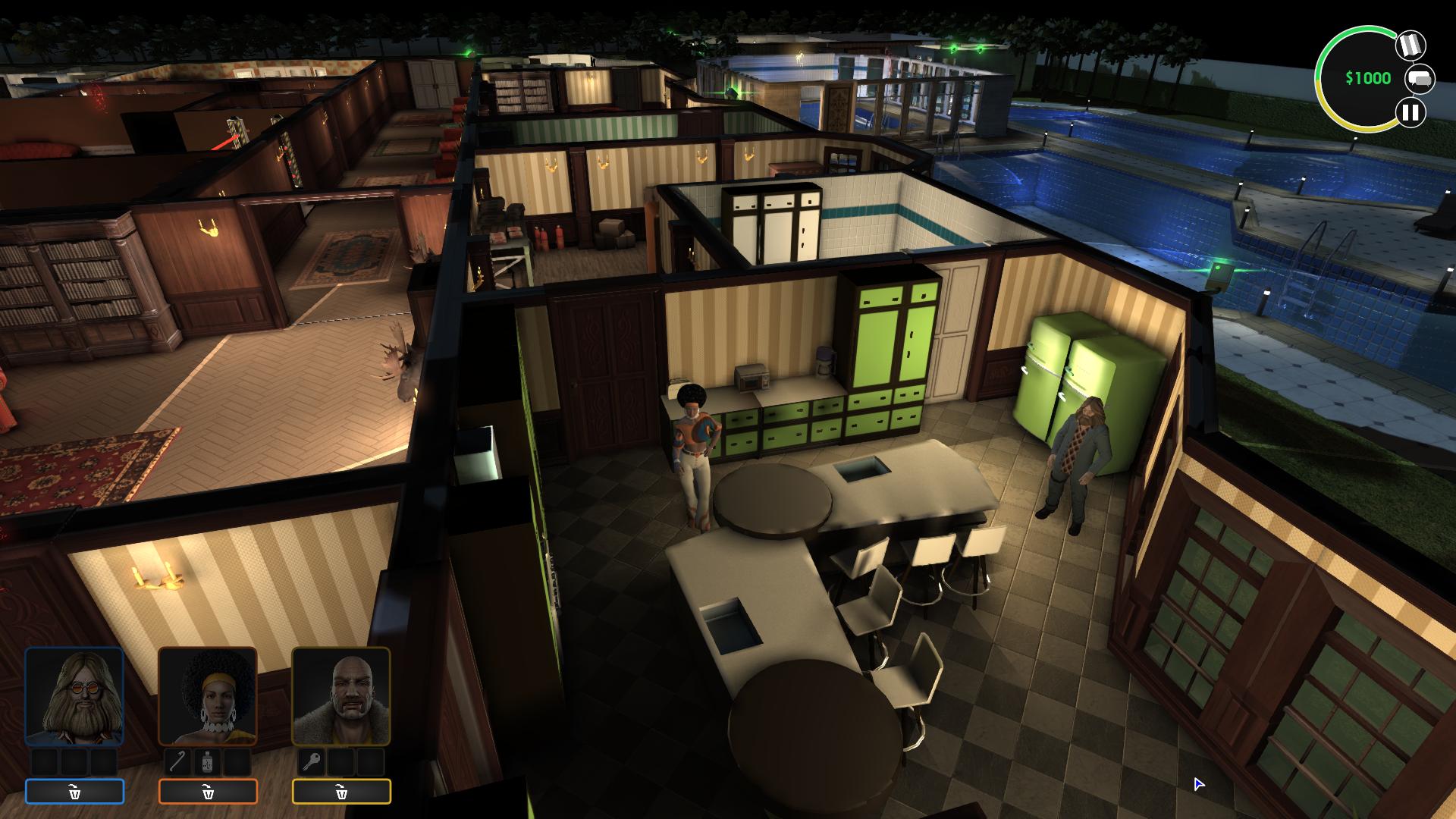Select the crowbar inventory slot
The height and width of the screenshot is (819, 1456).
point(178,761)
